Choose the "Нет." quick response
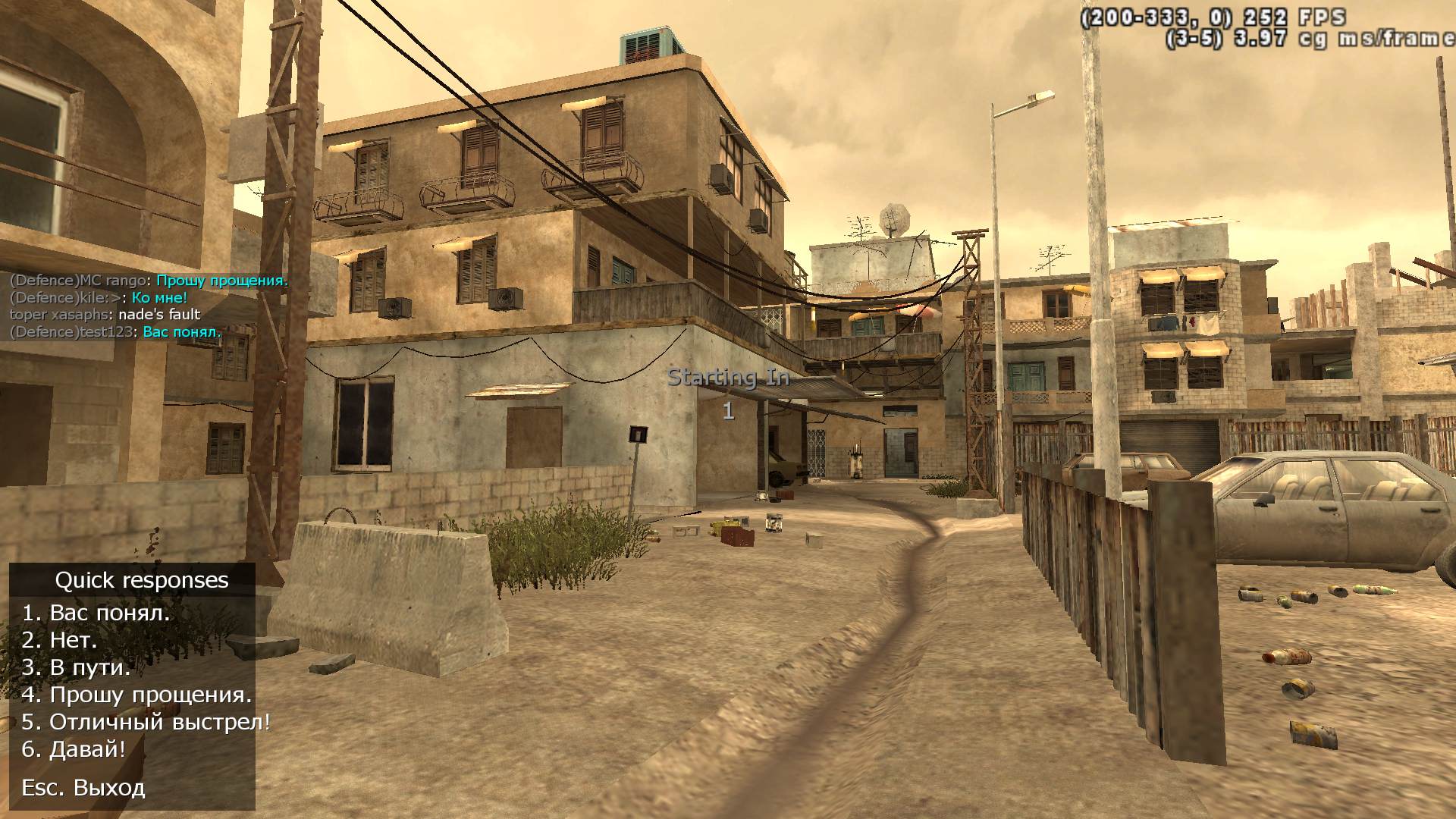Screen dimensions: 1456x819 60,640
